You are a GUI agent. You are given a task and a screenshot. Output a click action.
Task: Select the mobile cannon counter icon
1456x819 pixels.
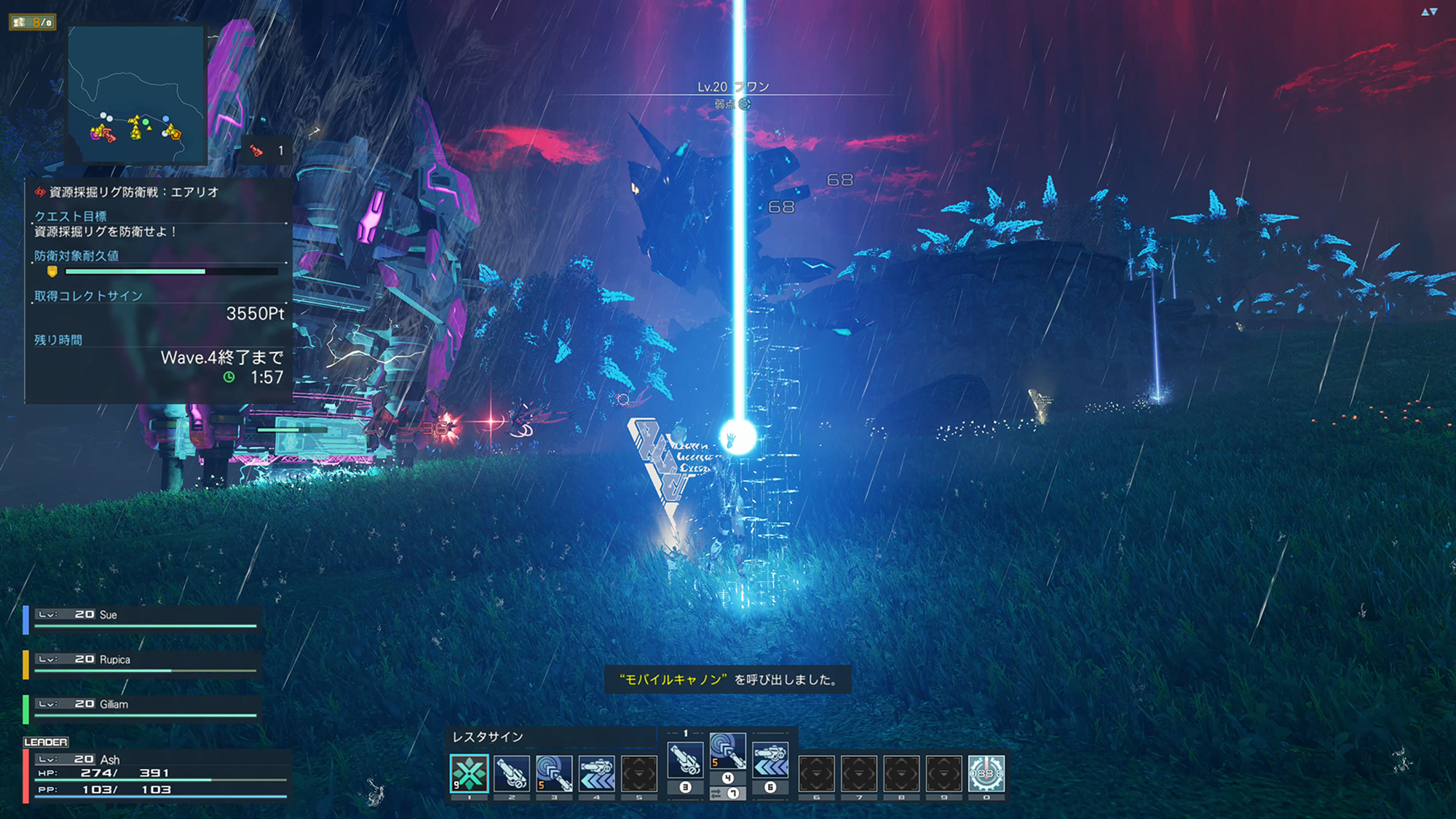pyautogui.click(x=266, y=151)
